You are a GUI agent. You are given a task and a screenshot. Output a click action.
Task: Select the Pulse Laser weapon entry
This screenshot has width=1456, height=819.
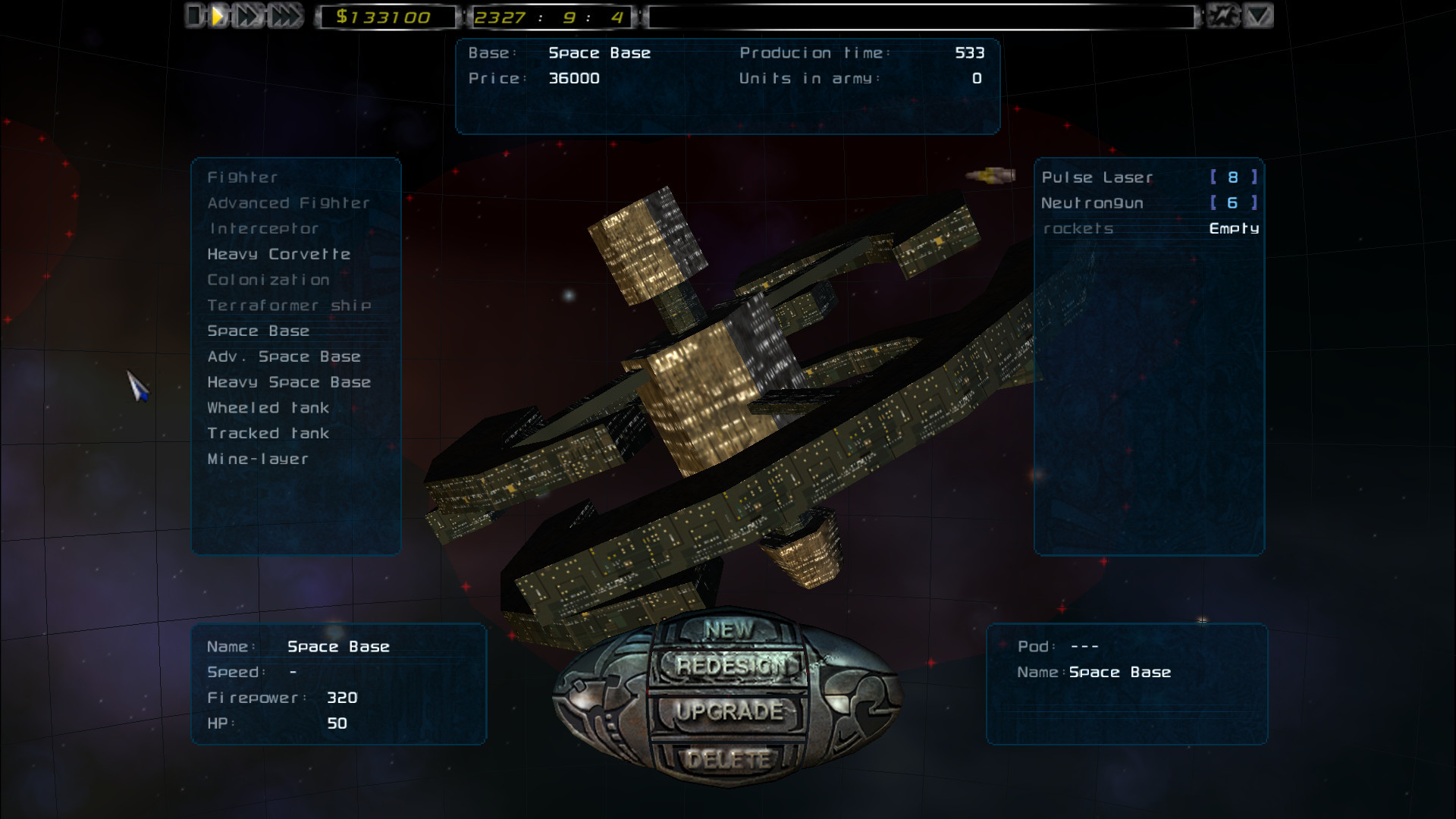[1097, 177]
